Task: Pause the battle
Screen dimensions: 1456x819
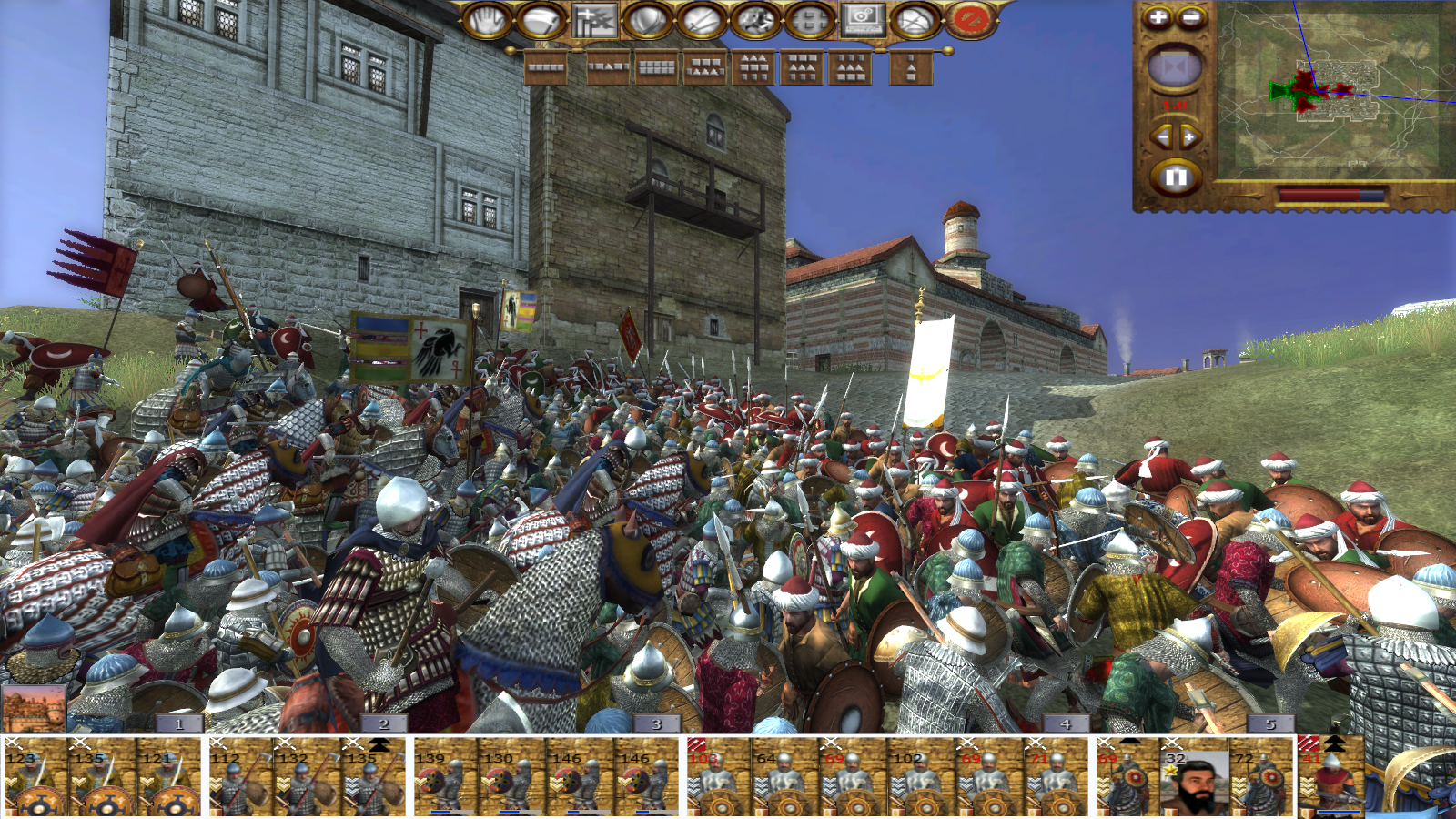Action: click(x=1176, y=177)
